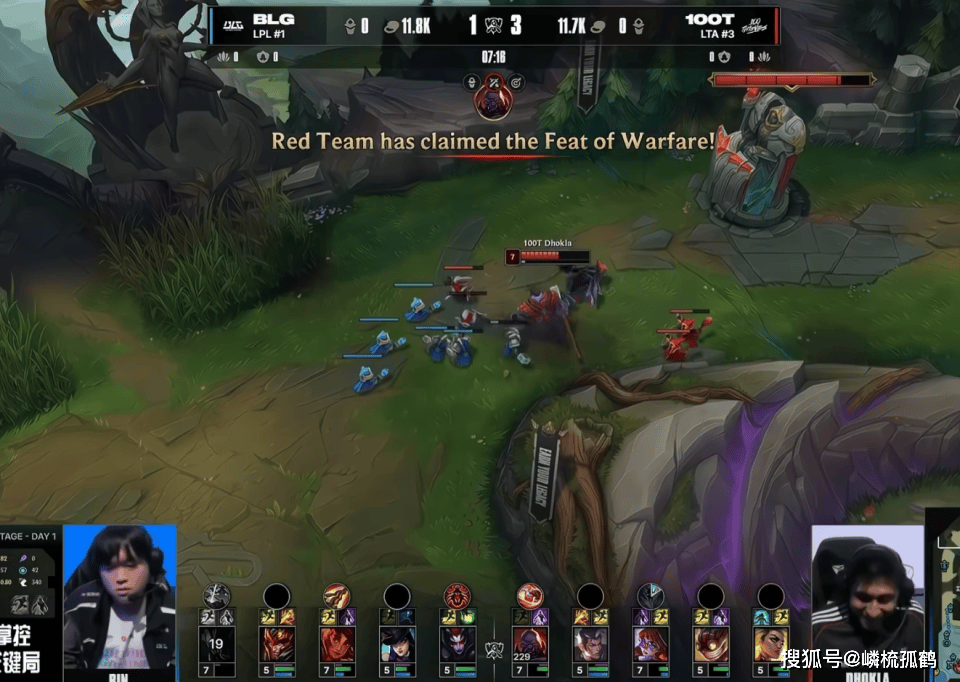Click the minimap at the screen edge
The width and height of the screenshot is (960, 682).
(945, 600)
